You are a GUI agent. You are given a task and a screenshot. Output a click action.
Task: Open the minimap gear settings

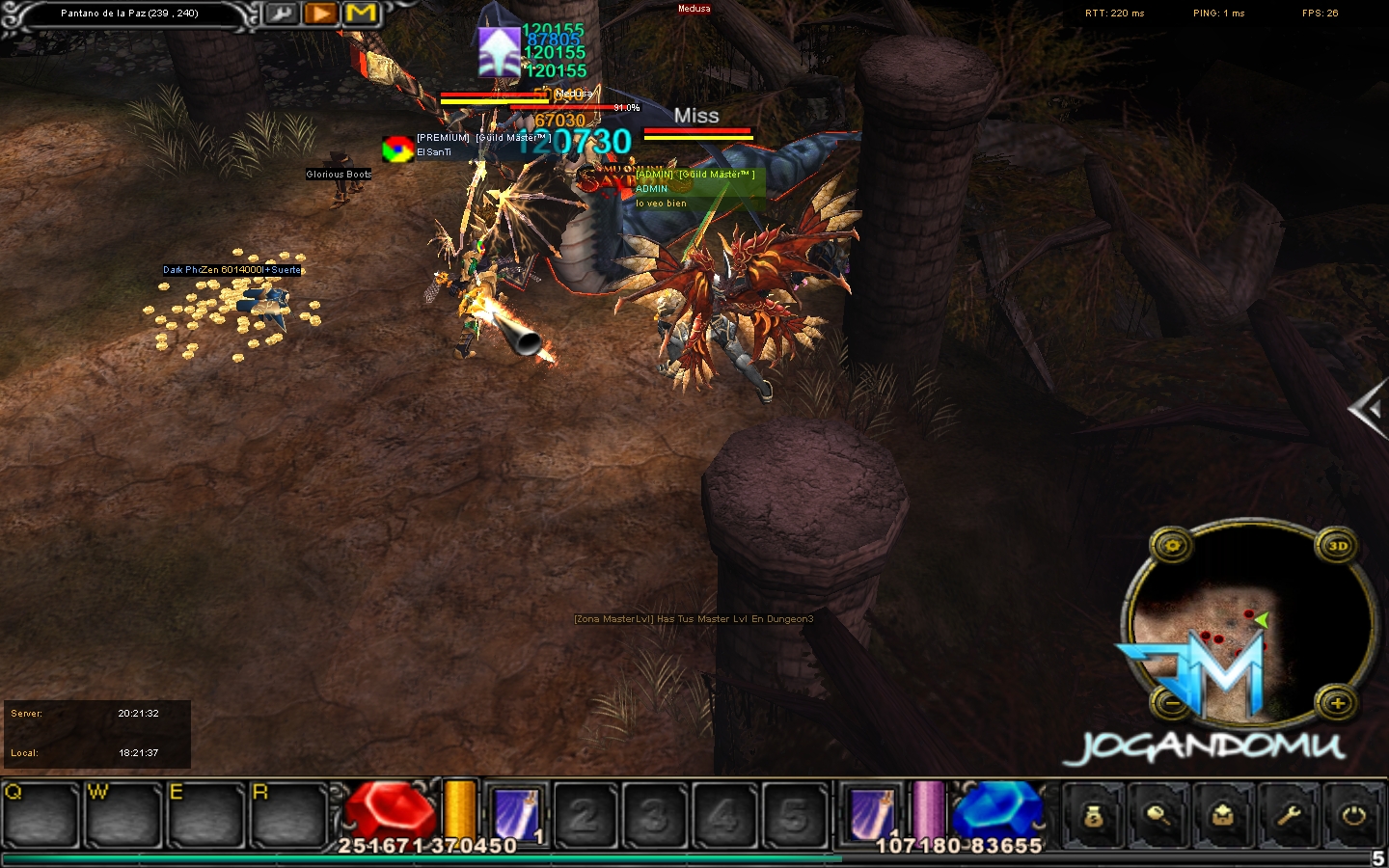click(x=1172, y=546)
